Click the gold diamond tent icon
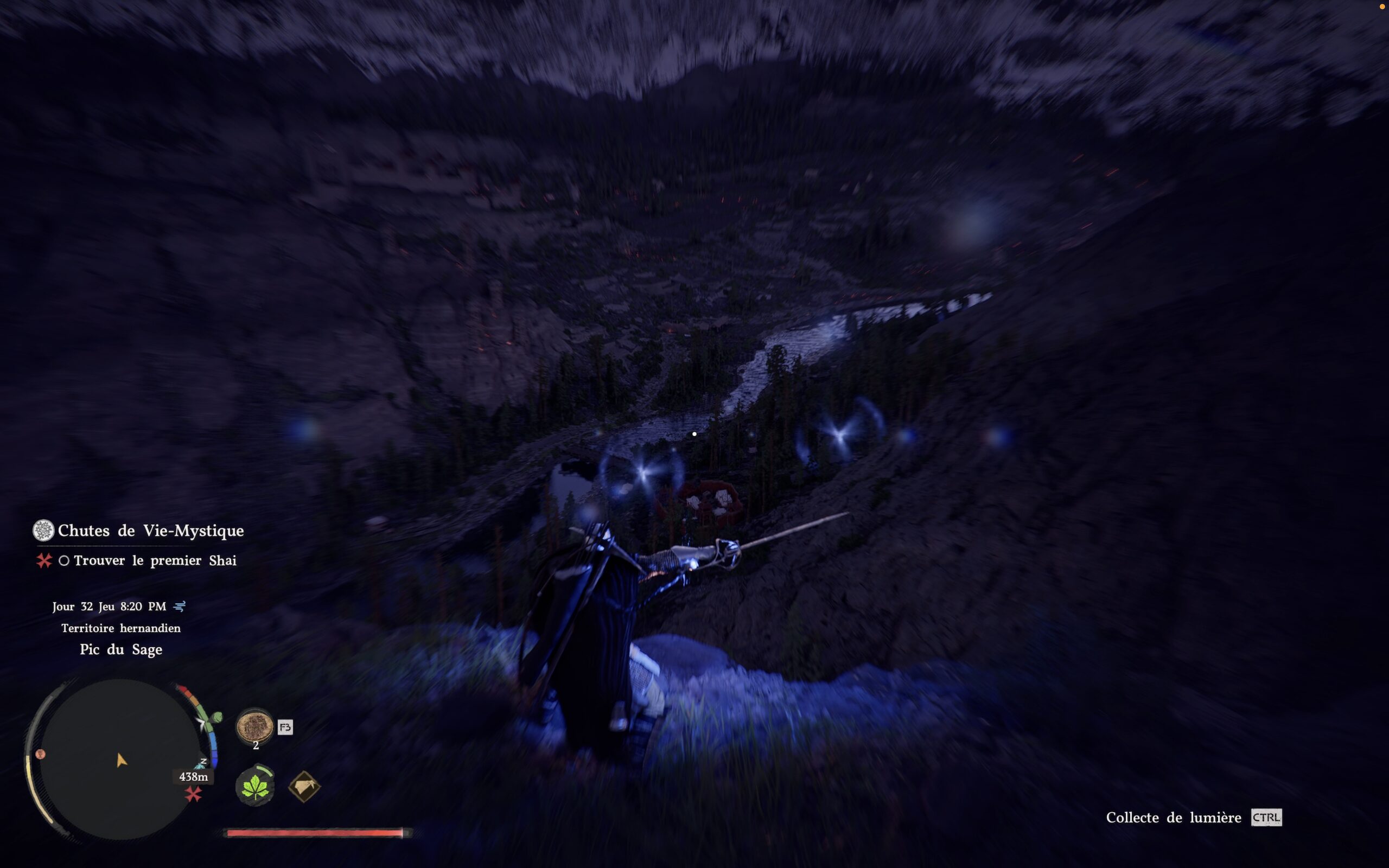The height and width of the screenshot is (868, 1389). click(304, 786)
